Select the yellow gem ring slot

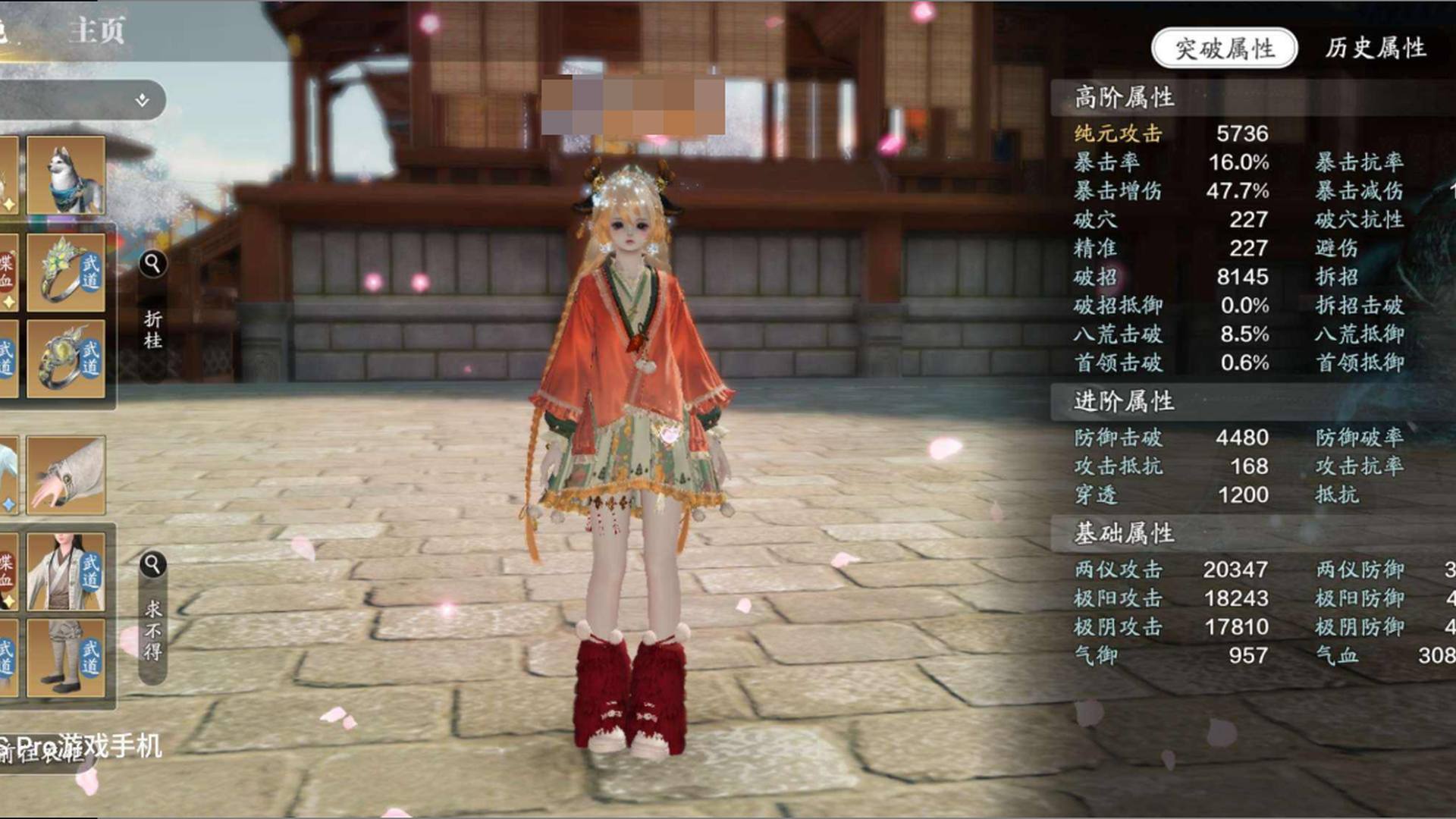tap(66, 359)
